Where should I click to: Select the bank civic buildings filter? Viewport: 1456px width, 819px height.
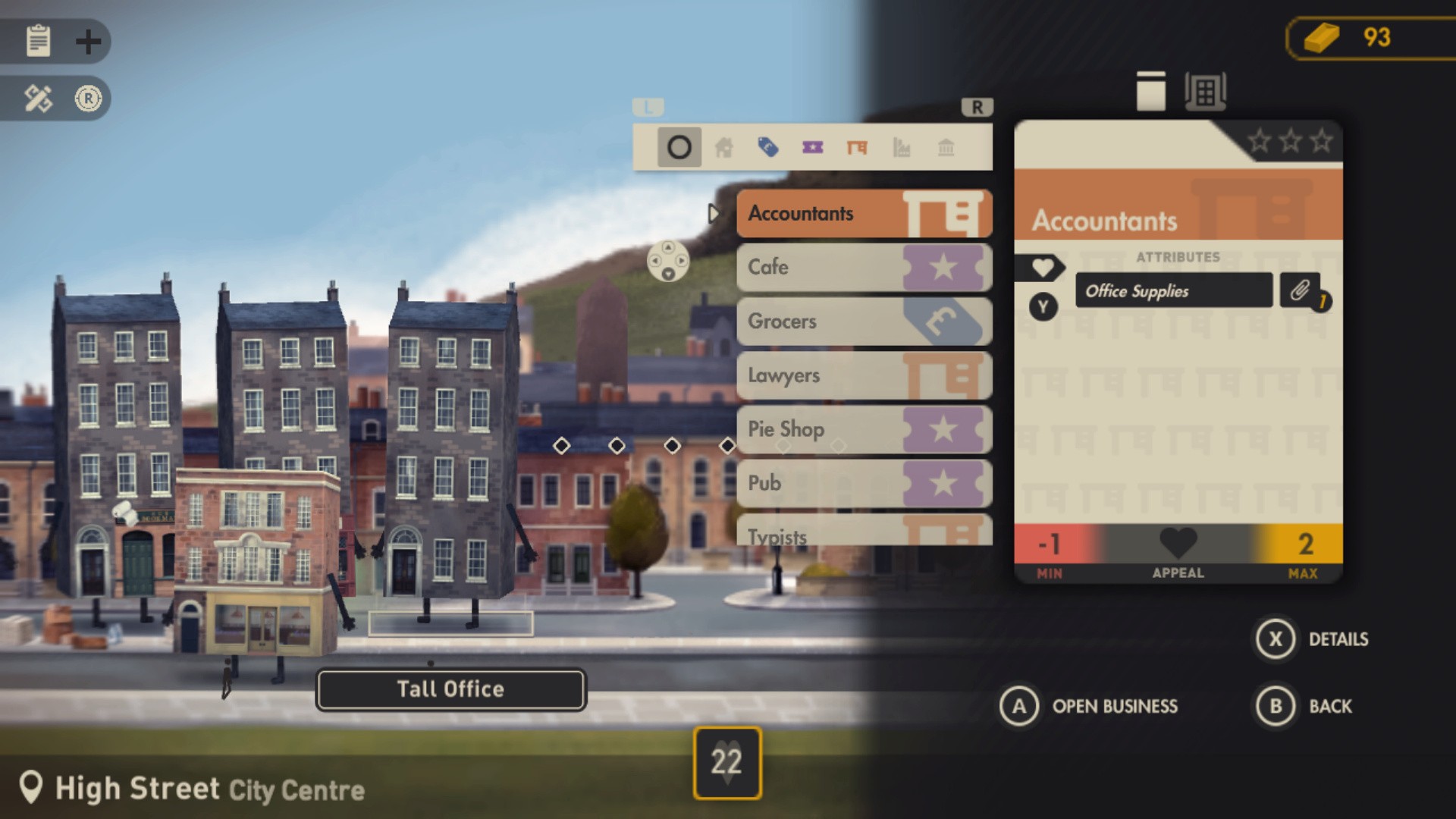click(947, 147)
